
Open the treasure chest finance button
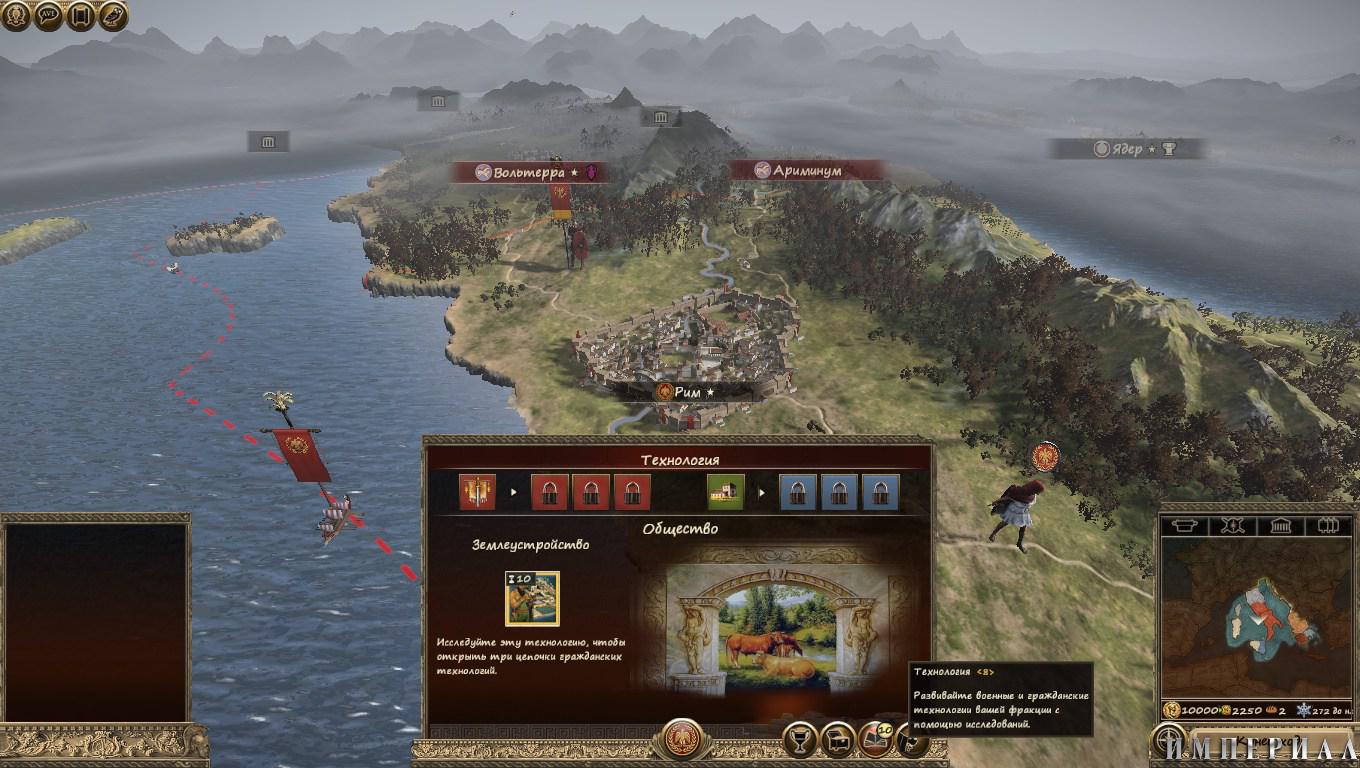click(837, 740)
